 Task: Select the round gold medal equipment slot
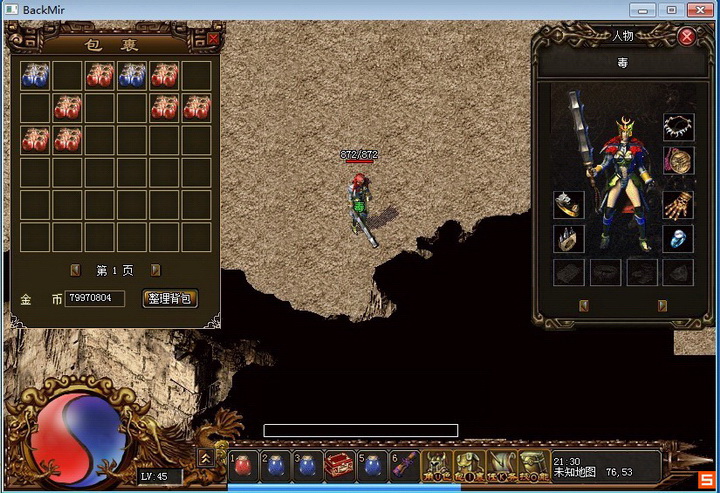click(x=678, y=162)
